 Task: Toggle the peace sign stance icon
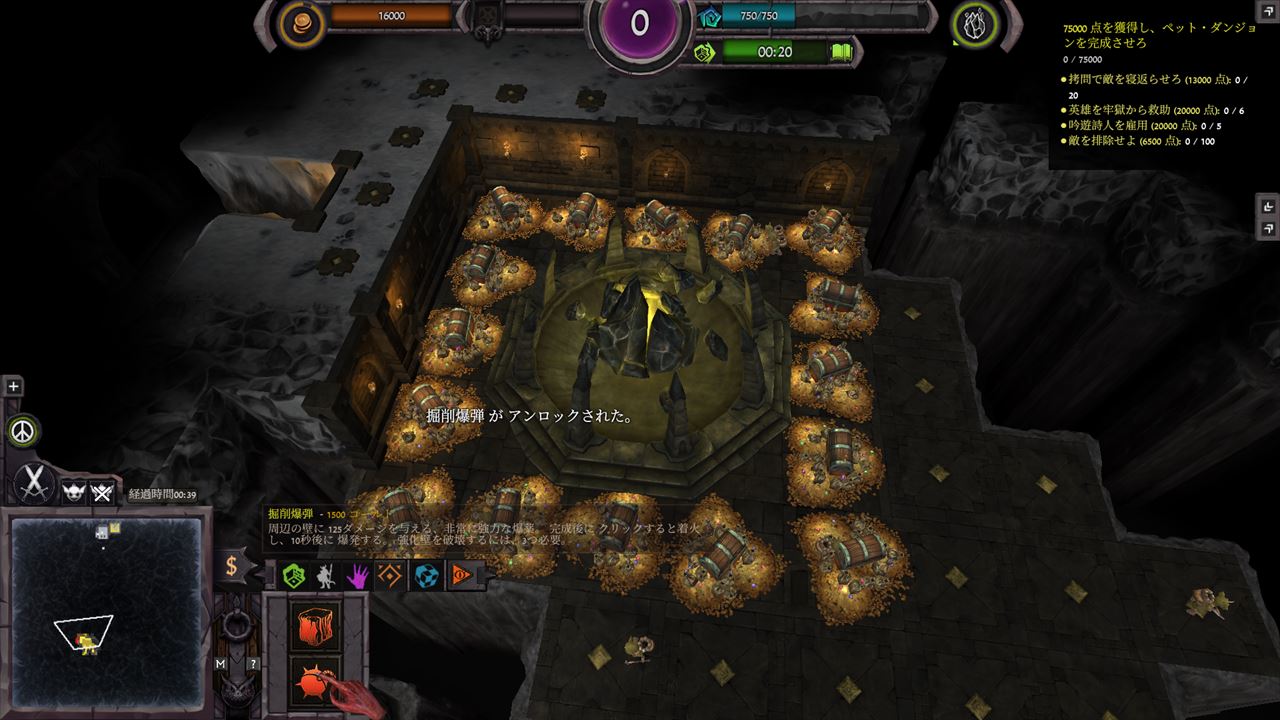(24, 431)
